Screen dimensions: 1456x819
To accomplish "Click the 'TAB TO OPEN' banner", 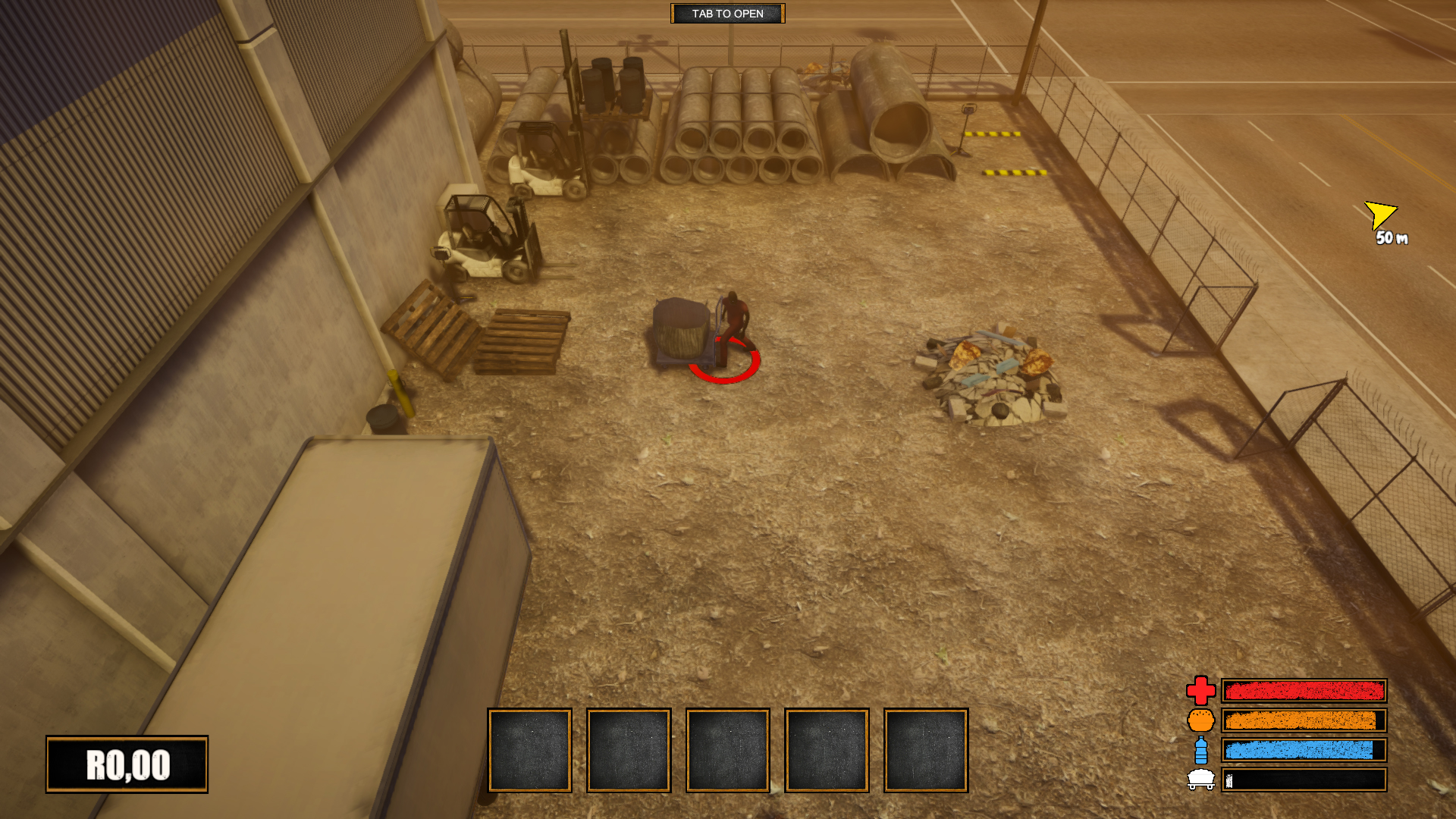I will (x=727, y=14).
